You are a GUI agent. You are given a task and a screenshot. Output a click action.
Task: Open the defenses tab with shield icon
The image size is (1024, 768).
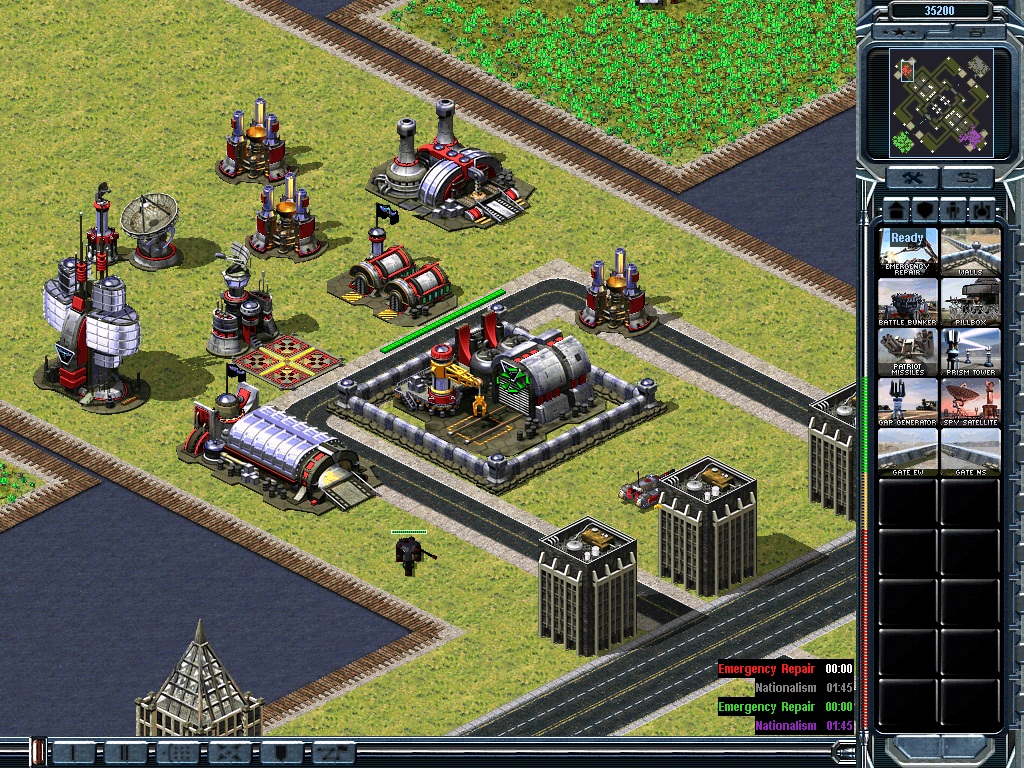(x=924, y=211)
